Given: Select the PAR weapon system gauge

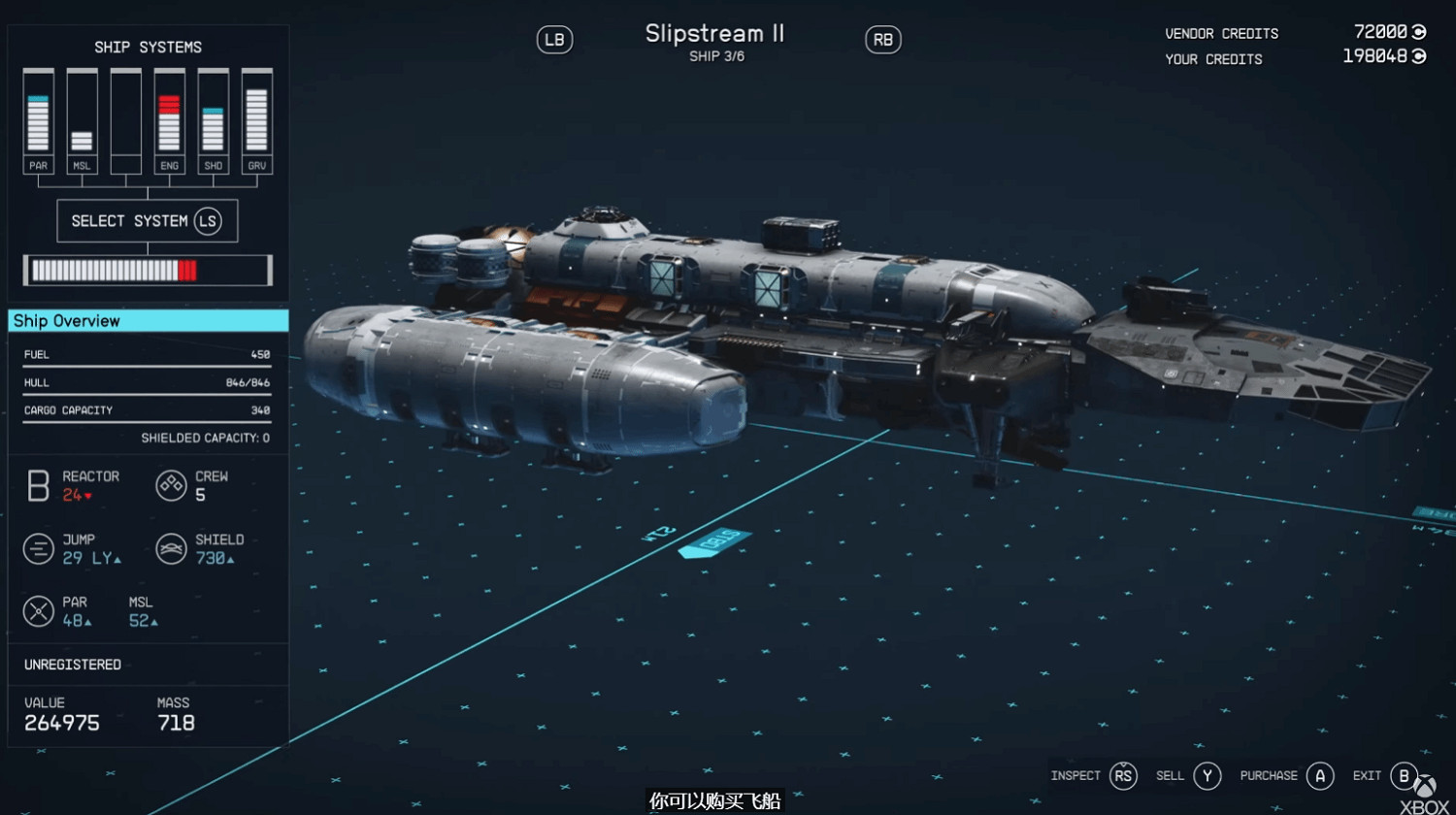Looking at the screenshot, I should 38,116.
